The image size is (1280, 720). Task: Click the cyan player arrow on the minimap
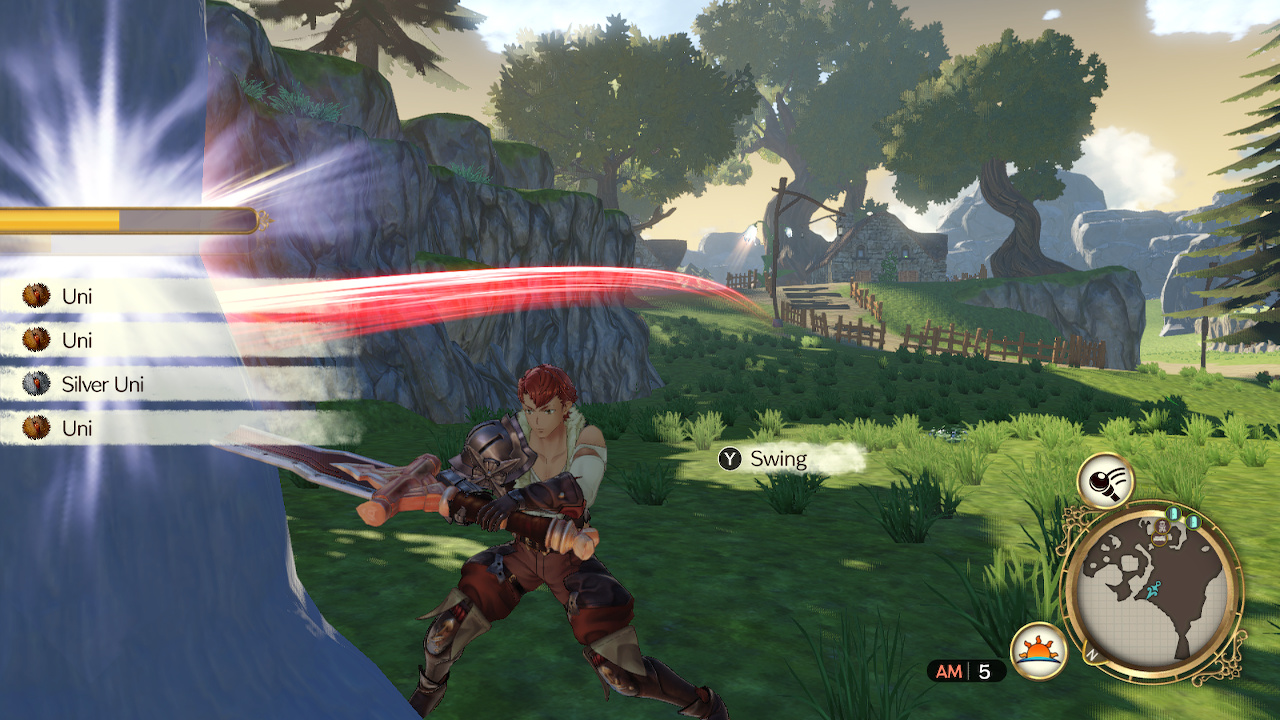pyautogui.click(x=1154, y=590)
